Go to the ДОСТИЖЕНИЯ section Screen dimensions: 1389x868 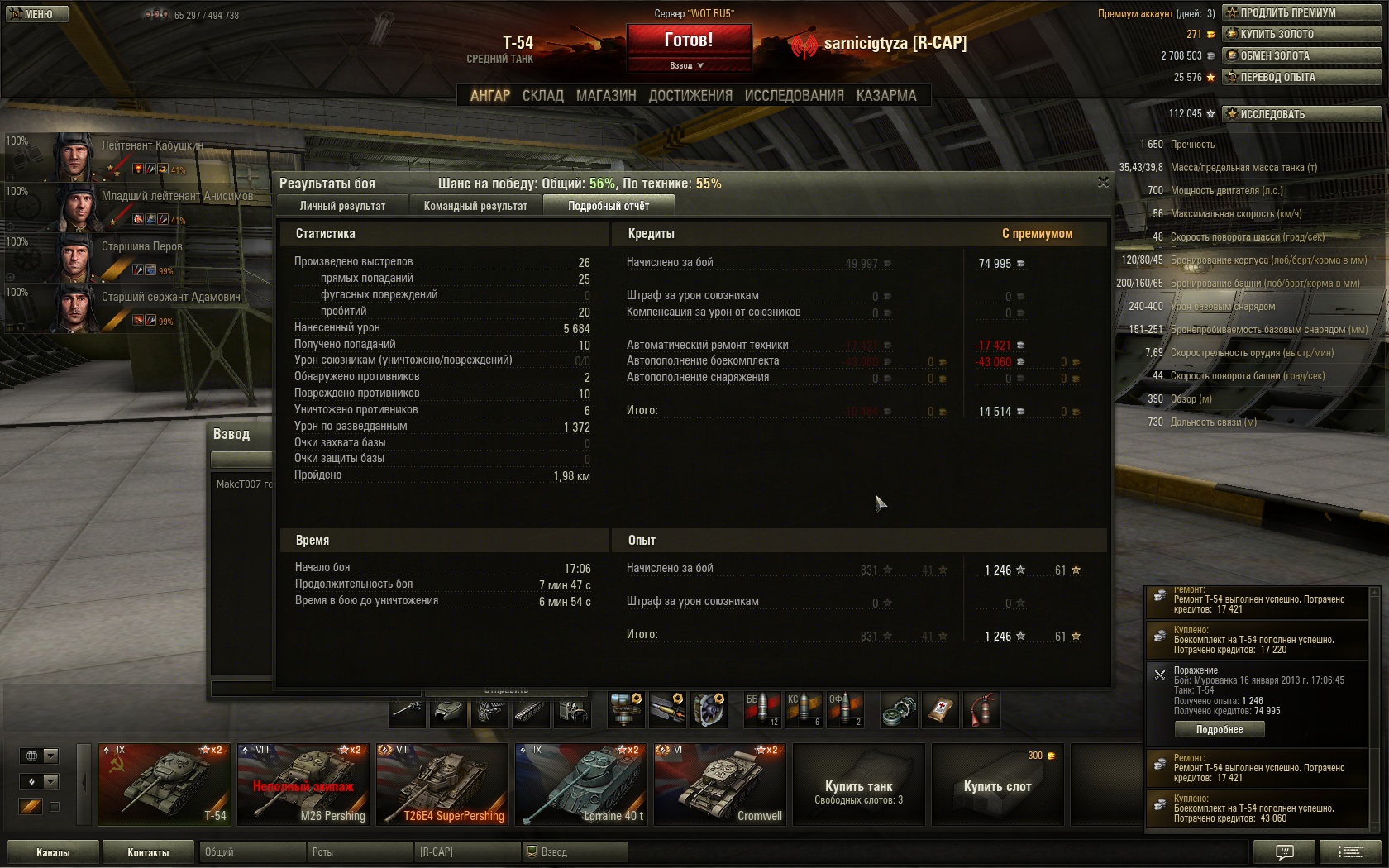(690, 96)
